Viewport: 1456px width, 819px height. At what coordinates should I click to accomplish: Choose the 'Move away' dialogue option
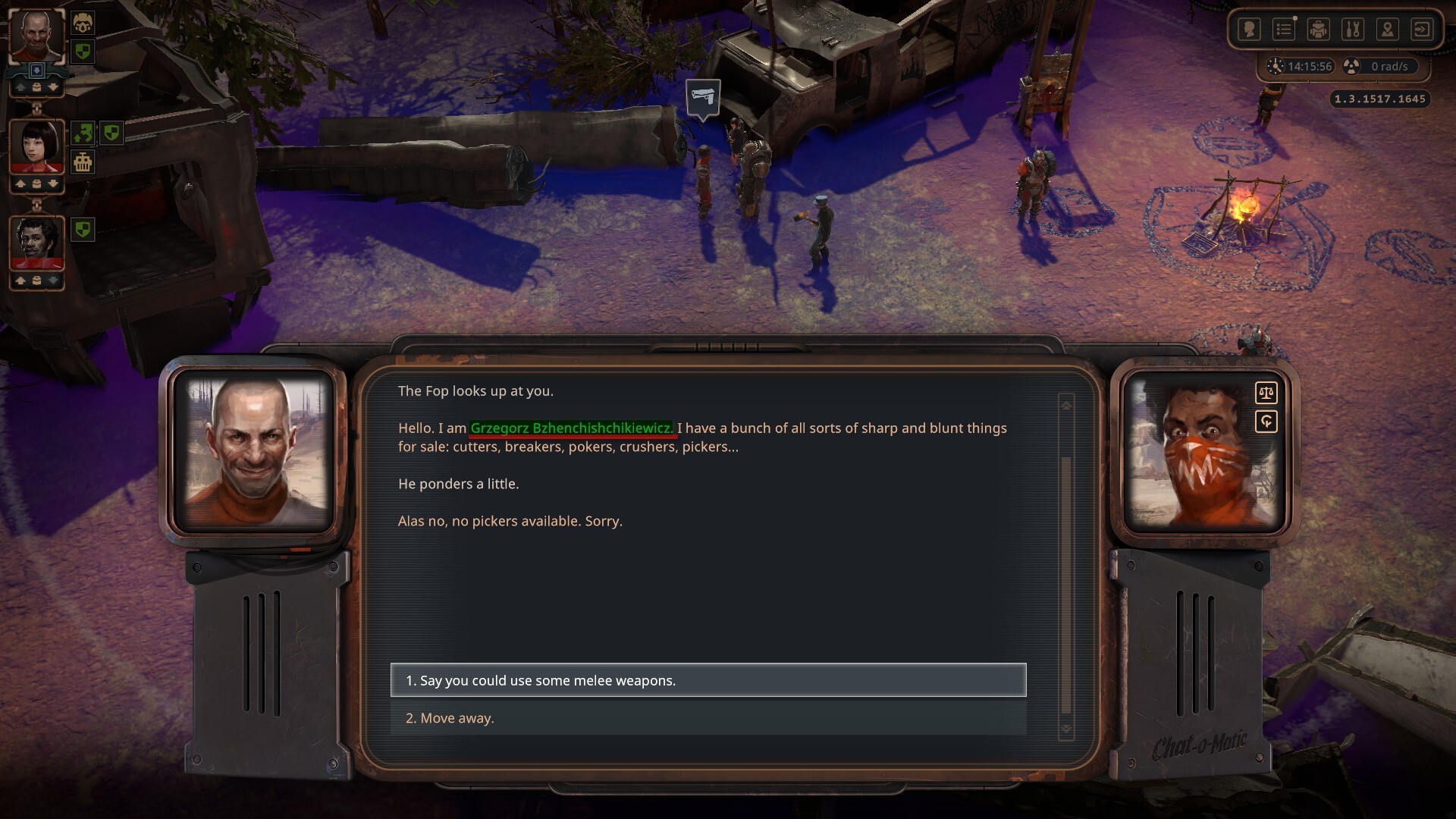[x=708, y=718]
